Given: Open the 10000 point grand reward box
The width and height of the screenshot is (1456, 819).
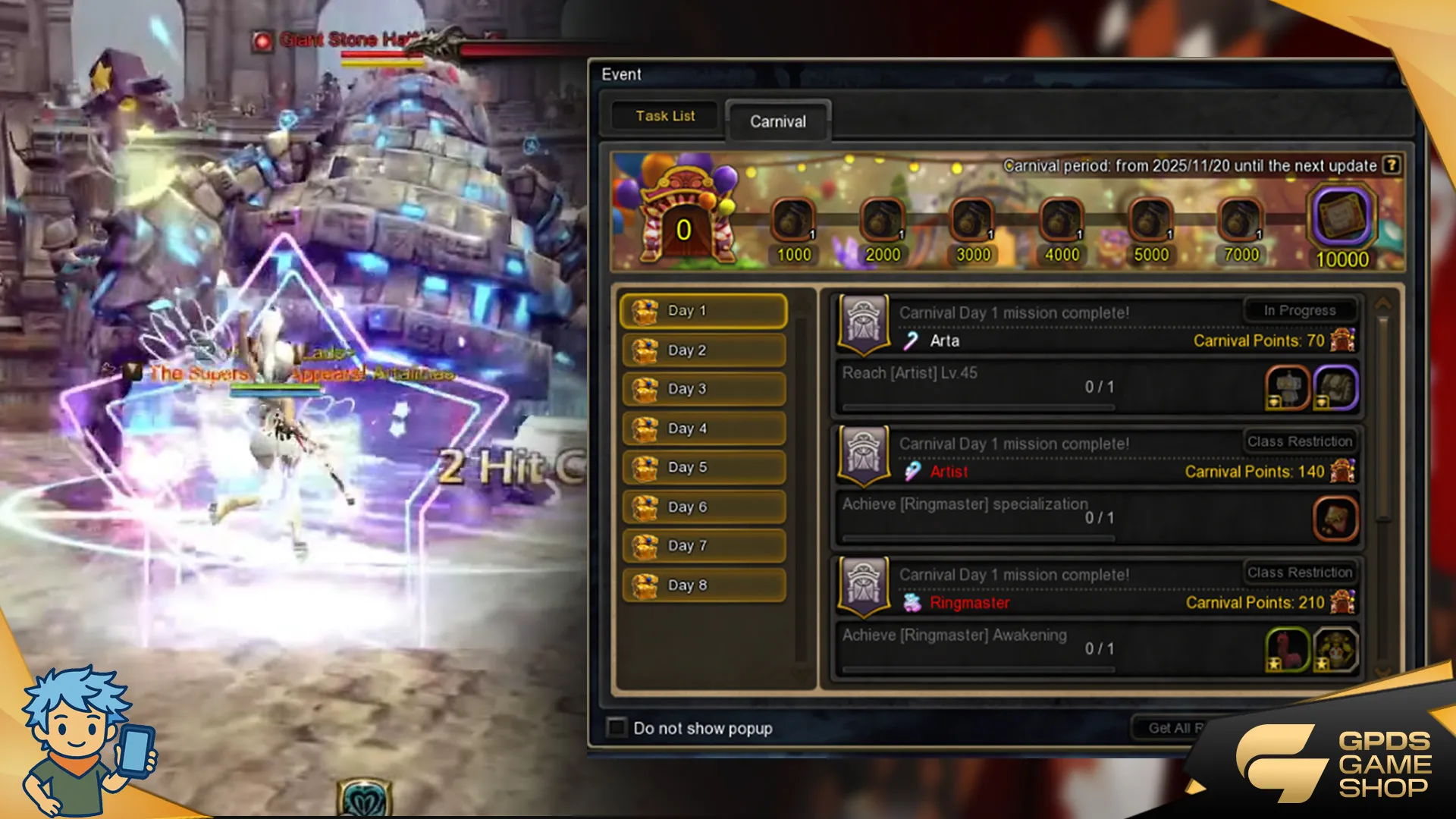Looking at the screenshot, I should pos(1341,218).
